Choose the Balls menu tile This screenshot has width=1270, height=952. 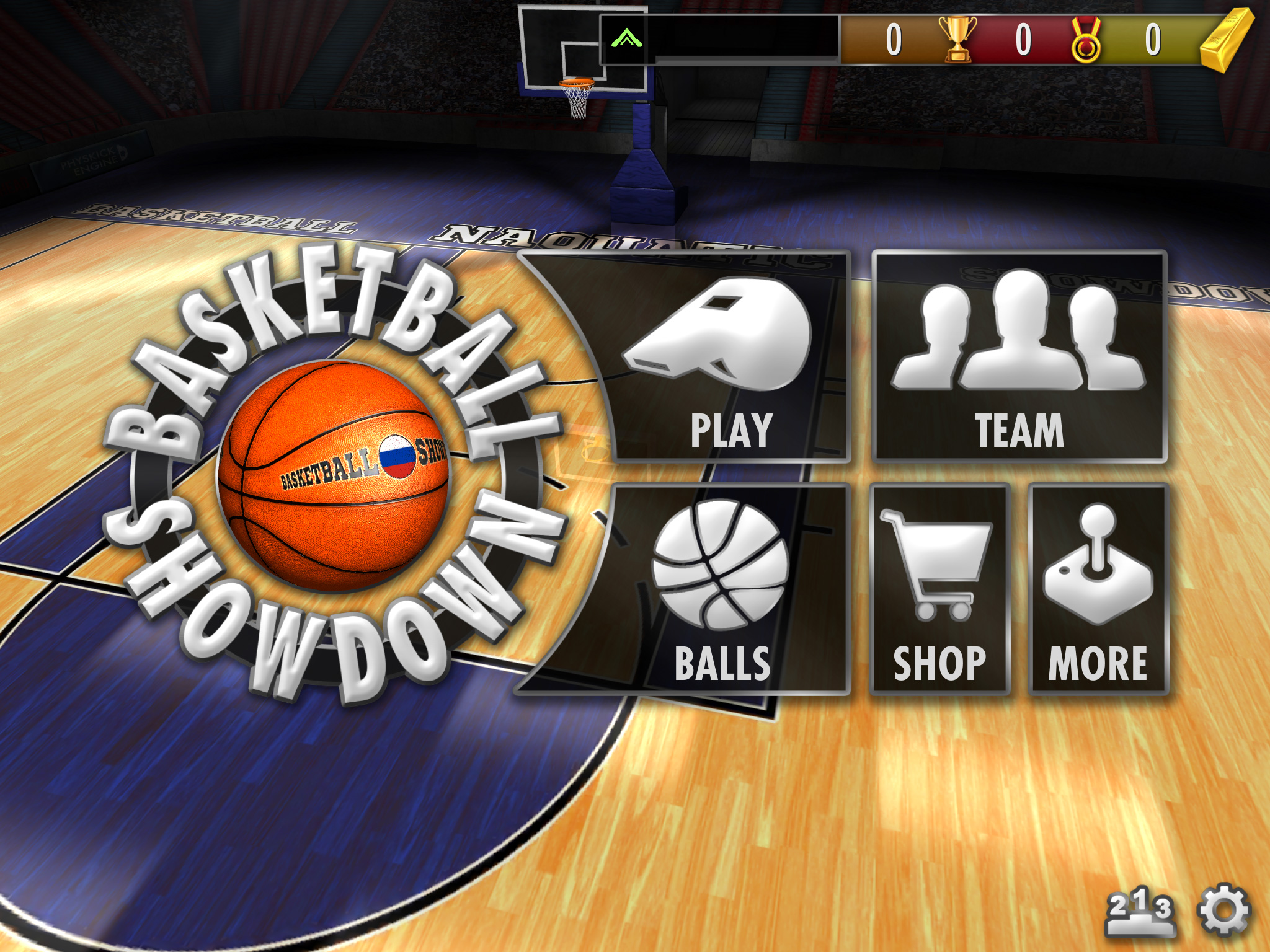(719, 589)
